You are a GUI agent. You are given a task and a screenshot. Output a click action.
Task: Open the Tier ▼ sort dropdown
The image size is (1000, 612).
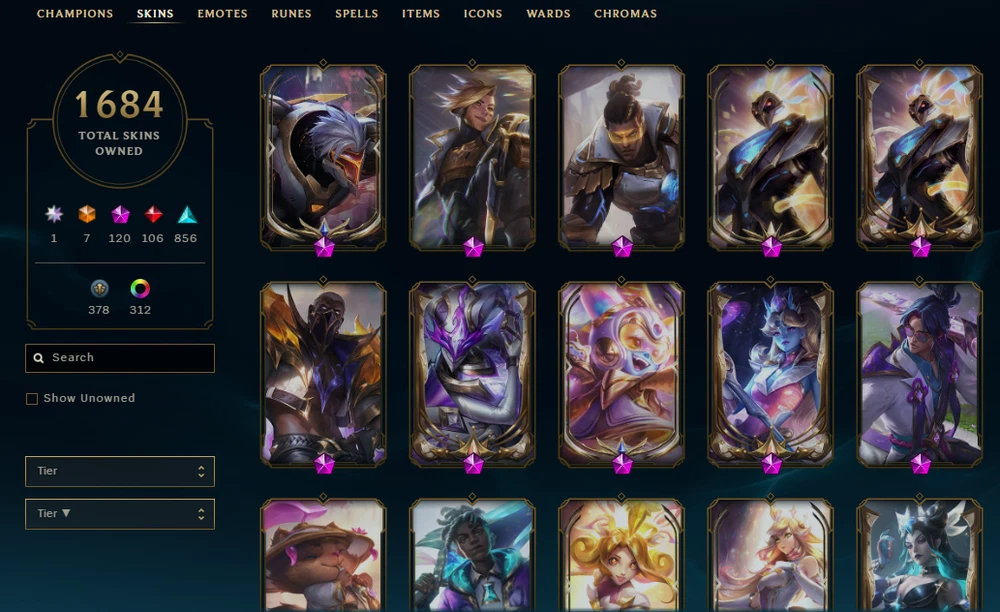pos(120,514)
